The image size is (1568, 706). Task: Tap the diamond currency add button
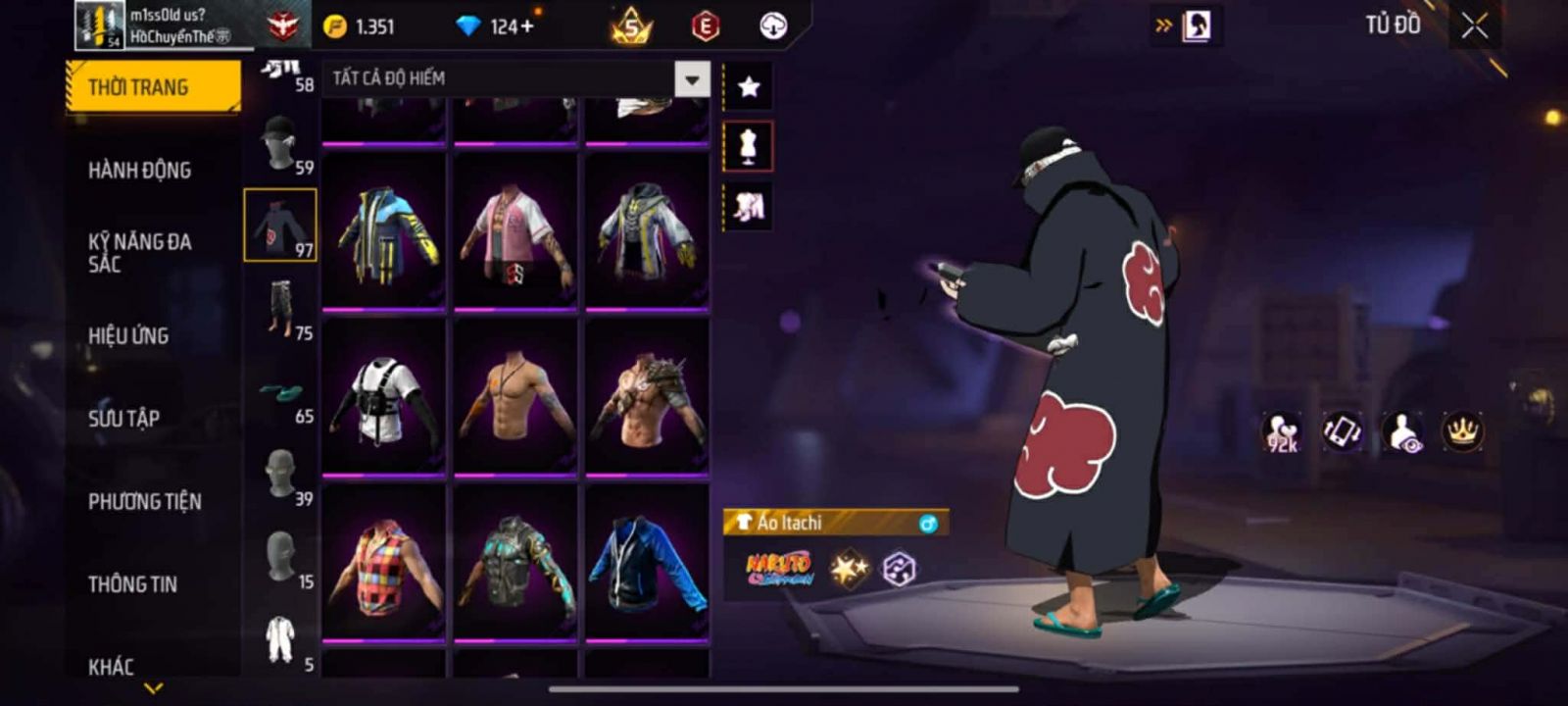click(x=527, y=26)
